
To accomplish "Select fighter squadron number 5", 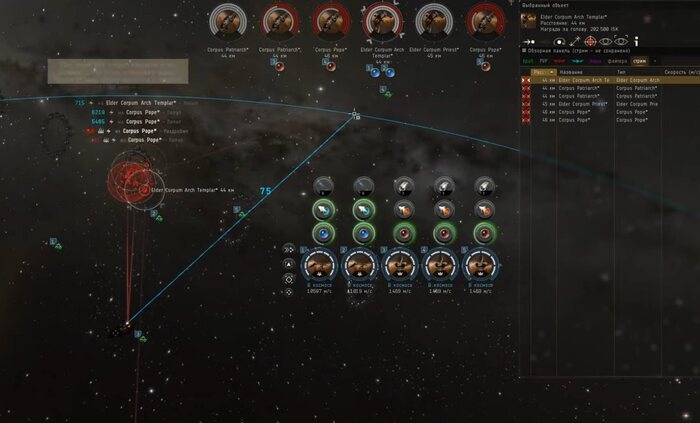I will click(484, 265).
